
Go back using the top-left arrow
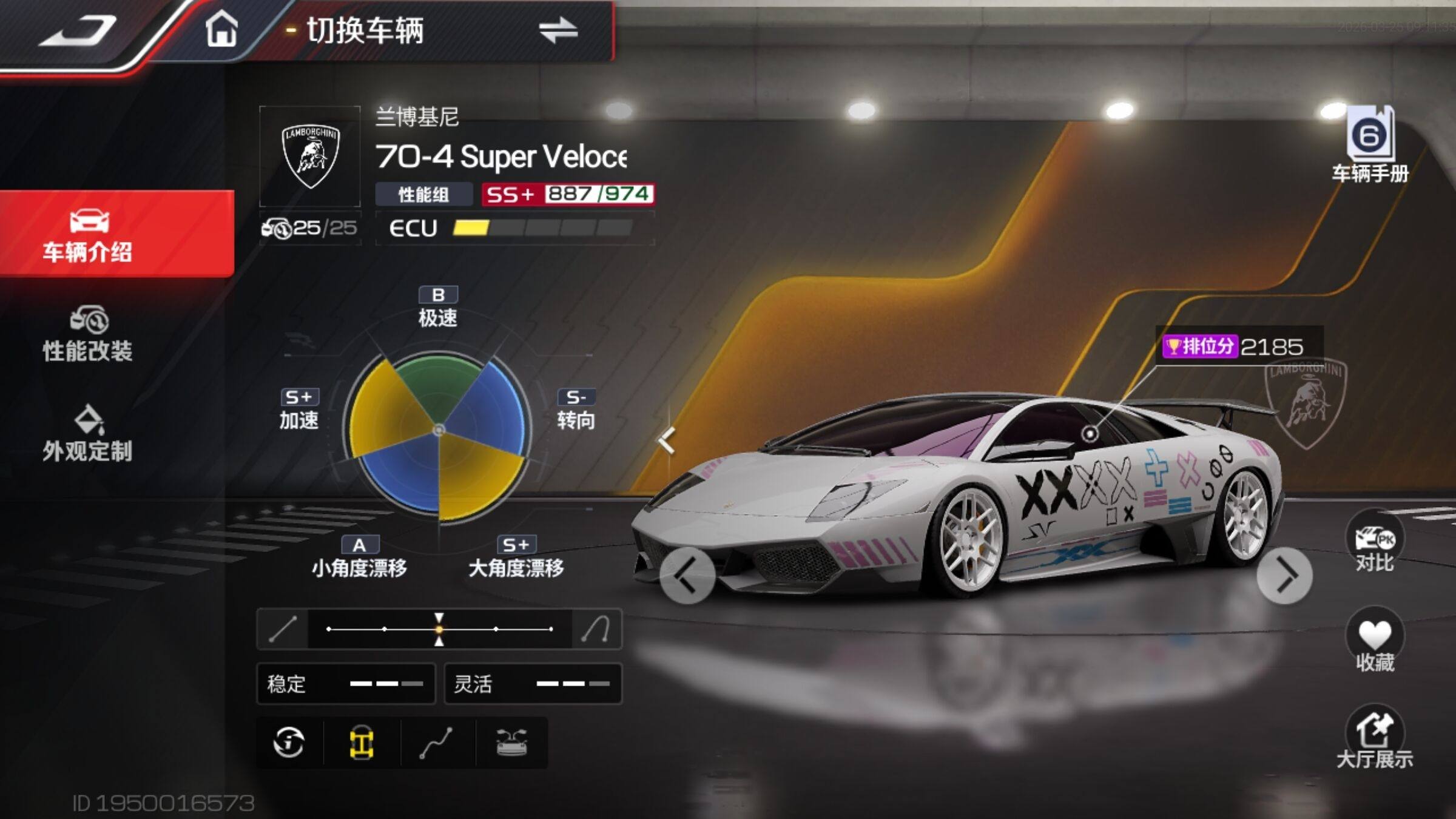point(79,30)
